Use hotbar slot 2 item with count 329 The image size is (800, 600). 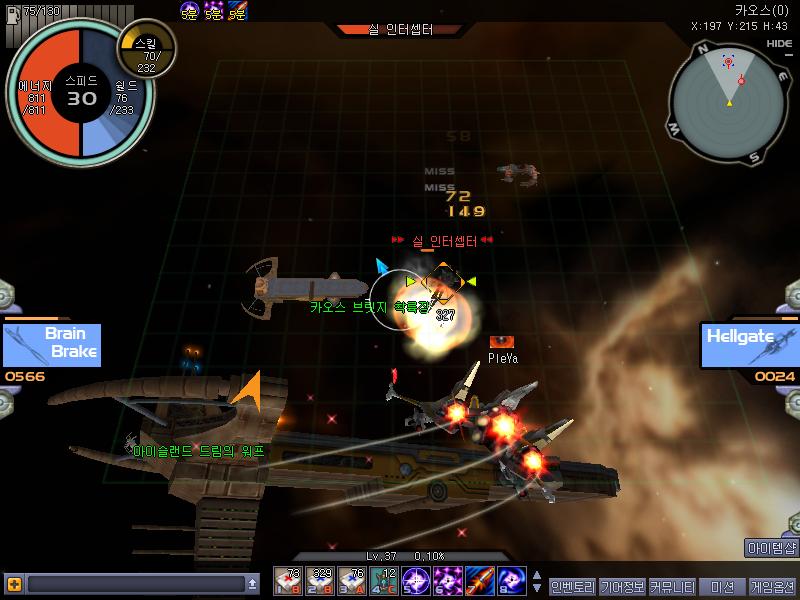320,581
